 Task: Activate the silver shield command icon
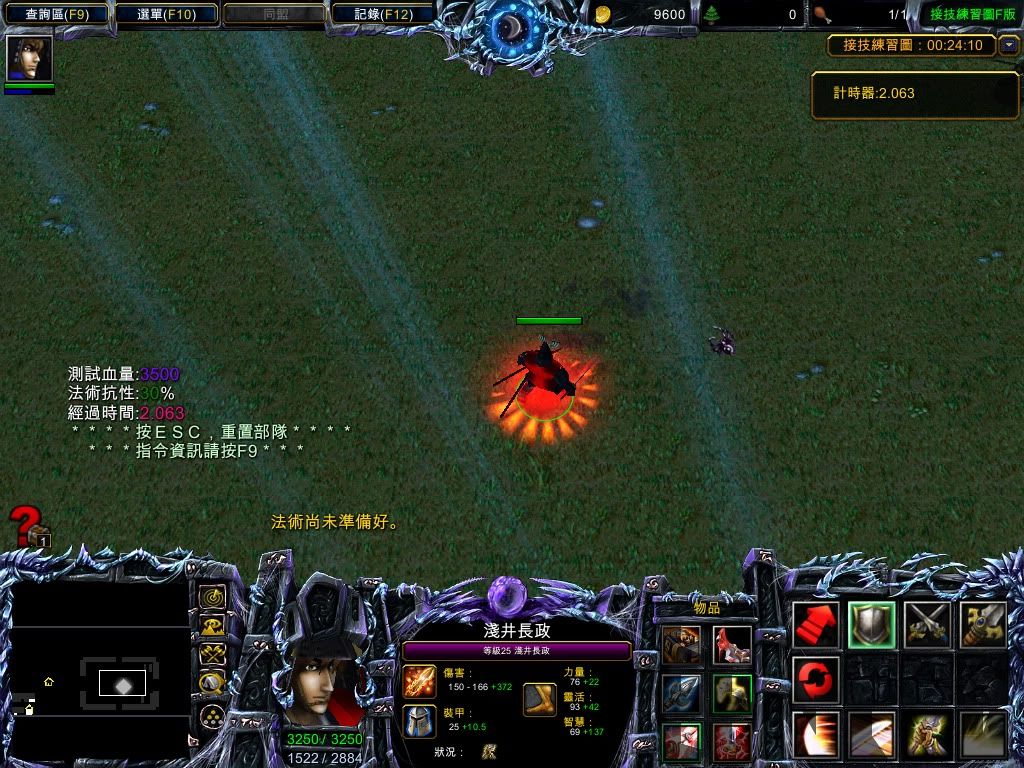pos(872,625)
